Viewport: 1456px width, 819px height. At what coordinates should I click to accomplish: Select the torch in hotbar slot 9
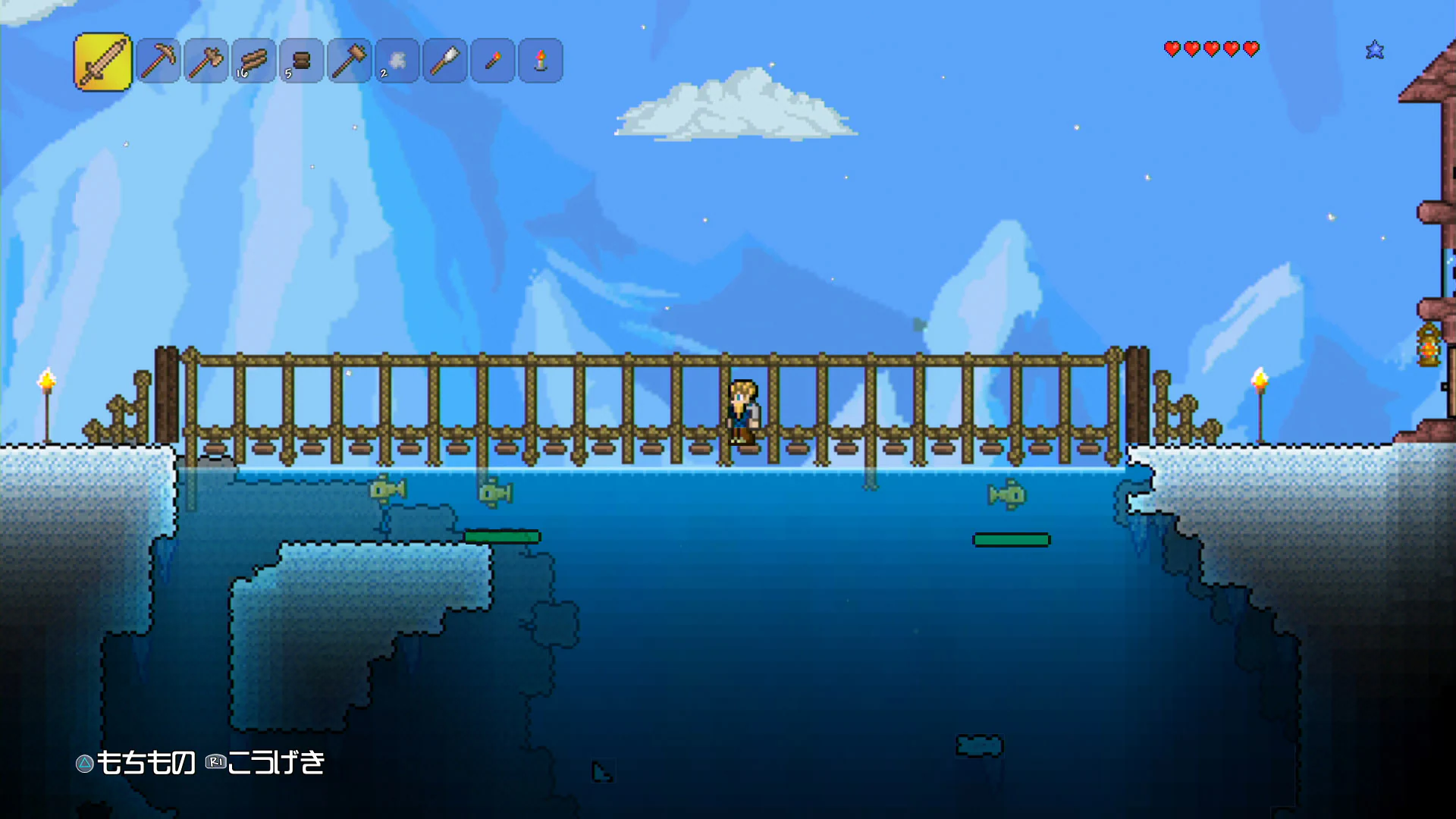(492, 59)
